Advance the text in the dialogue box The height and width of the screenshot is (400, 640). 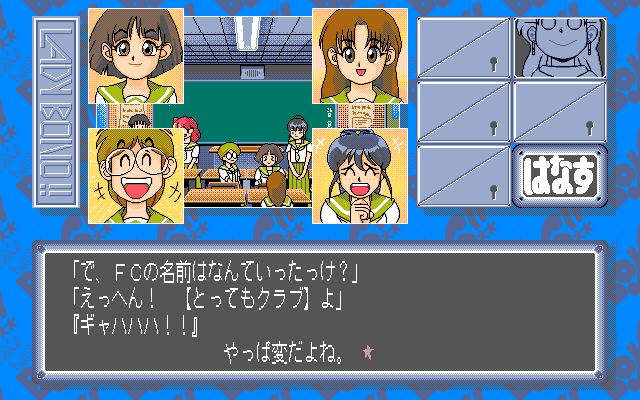[319, 310]
